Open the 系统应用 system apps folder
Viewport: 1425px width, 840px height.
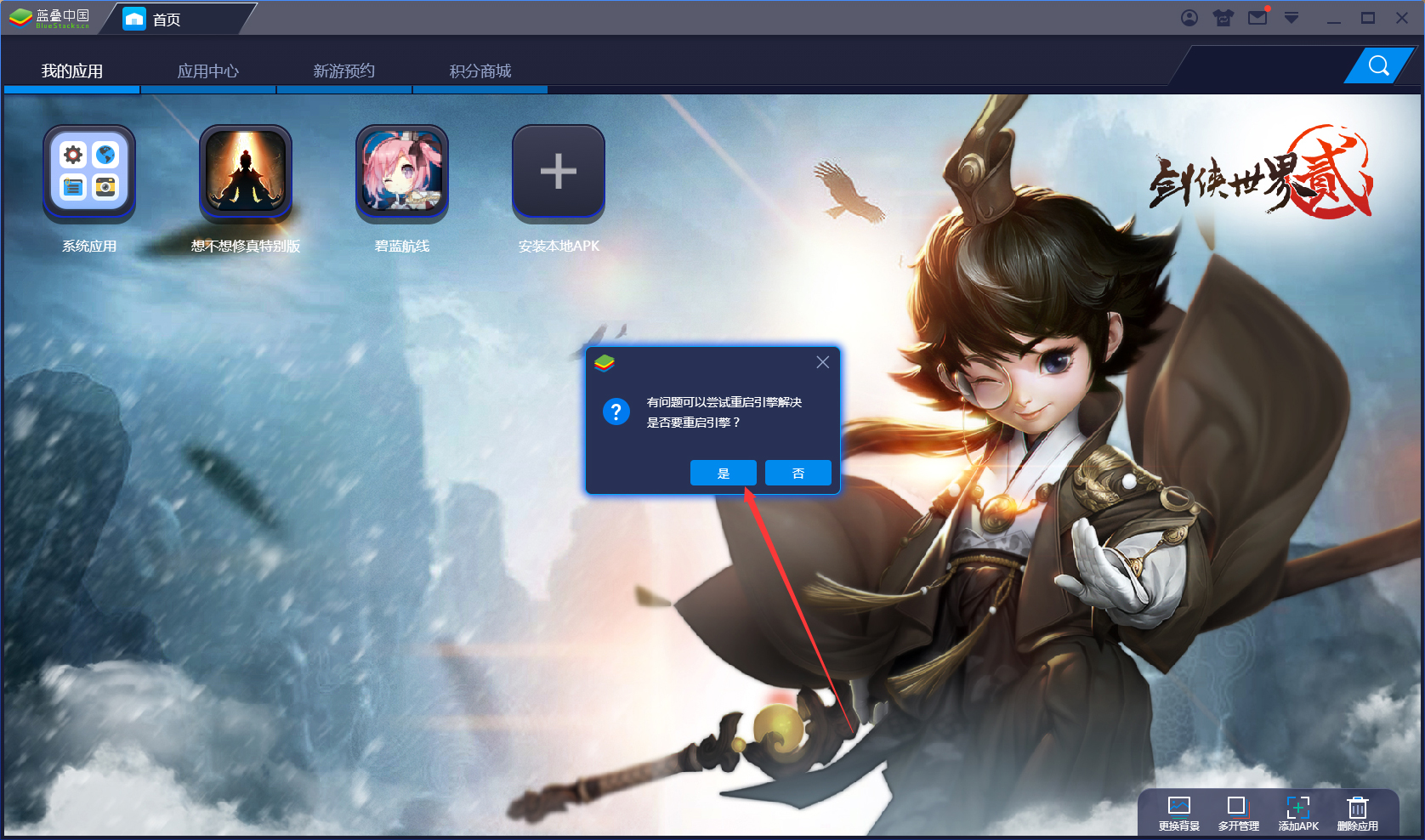pos(88,173)
